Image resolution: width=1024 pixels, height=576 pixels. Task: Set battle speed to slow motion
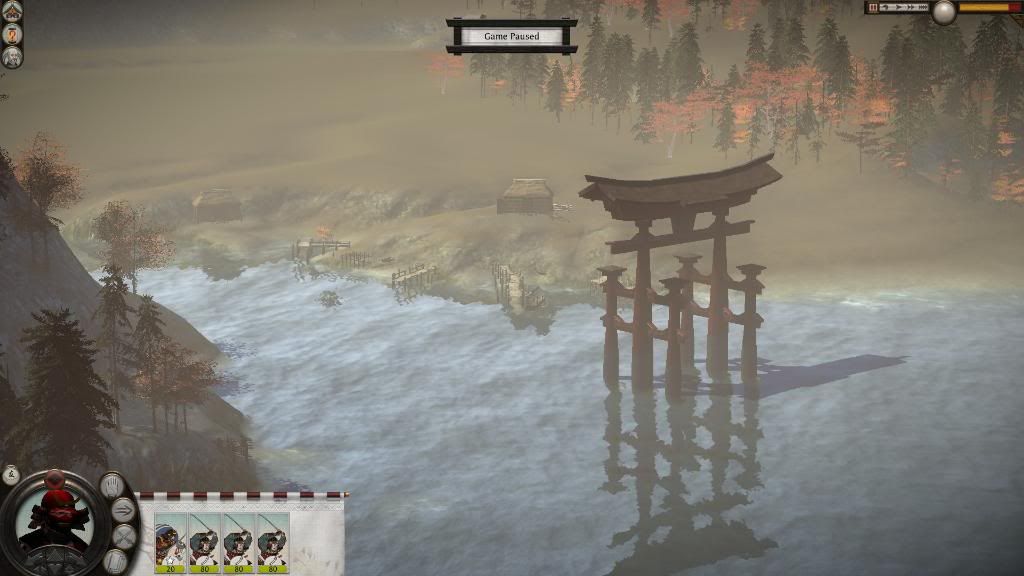886,7
